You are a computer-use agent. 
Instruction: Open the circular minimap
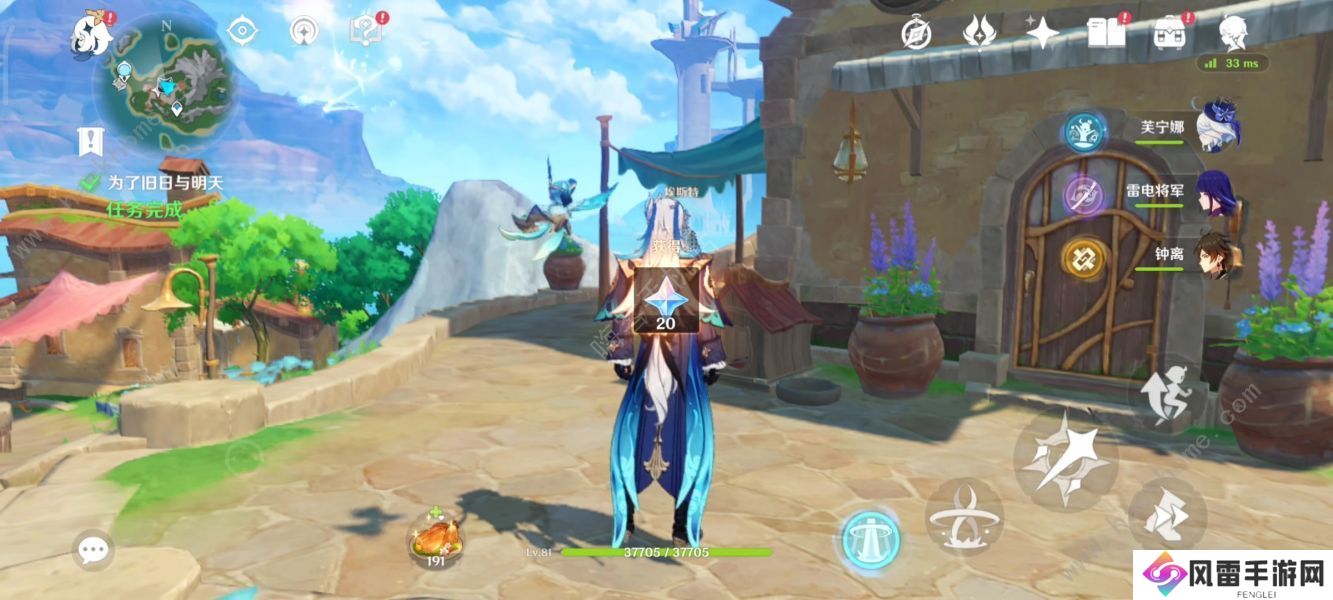pos(162,82)
